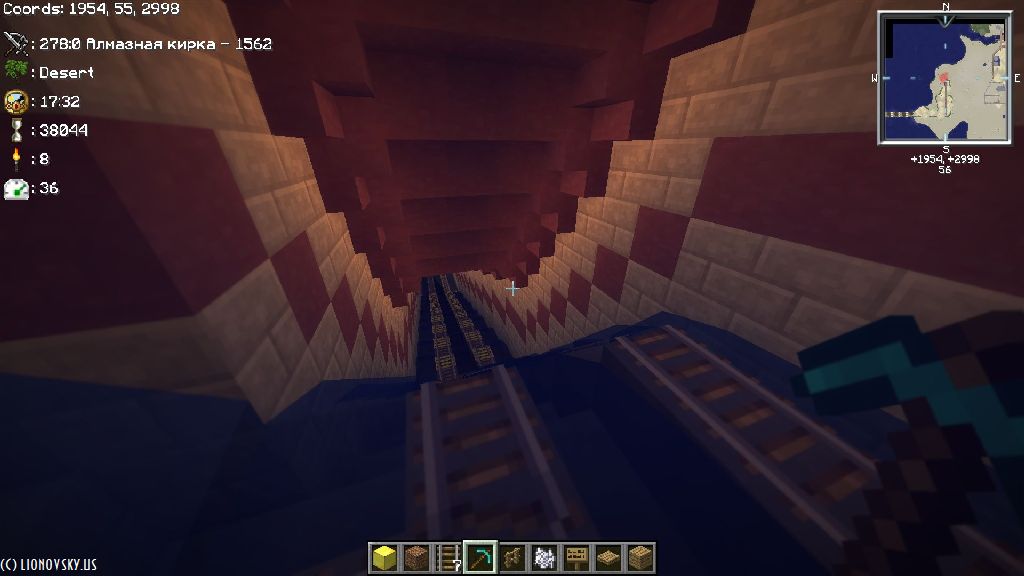Screen dimensions: 1024x576
Task: Select the rails stack in hotbar
Action: tap(448, 557)
